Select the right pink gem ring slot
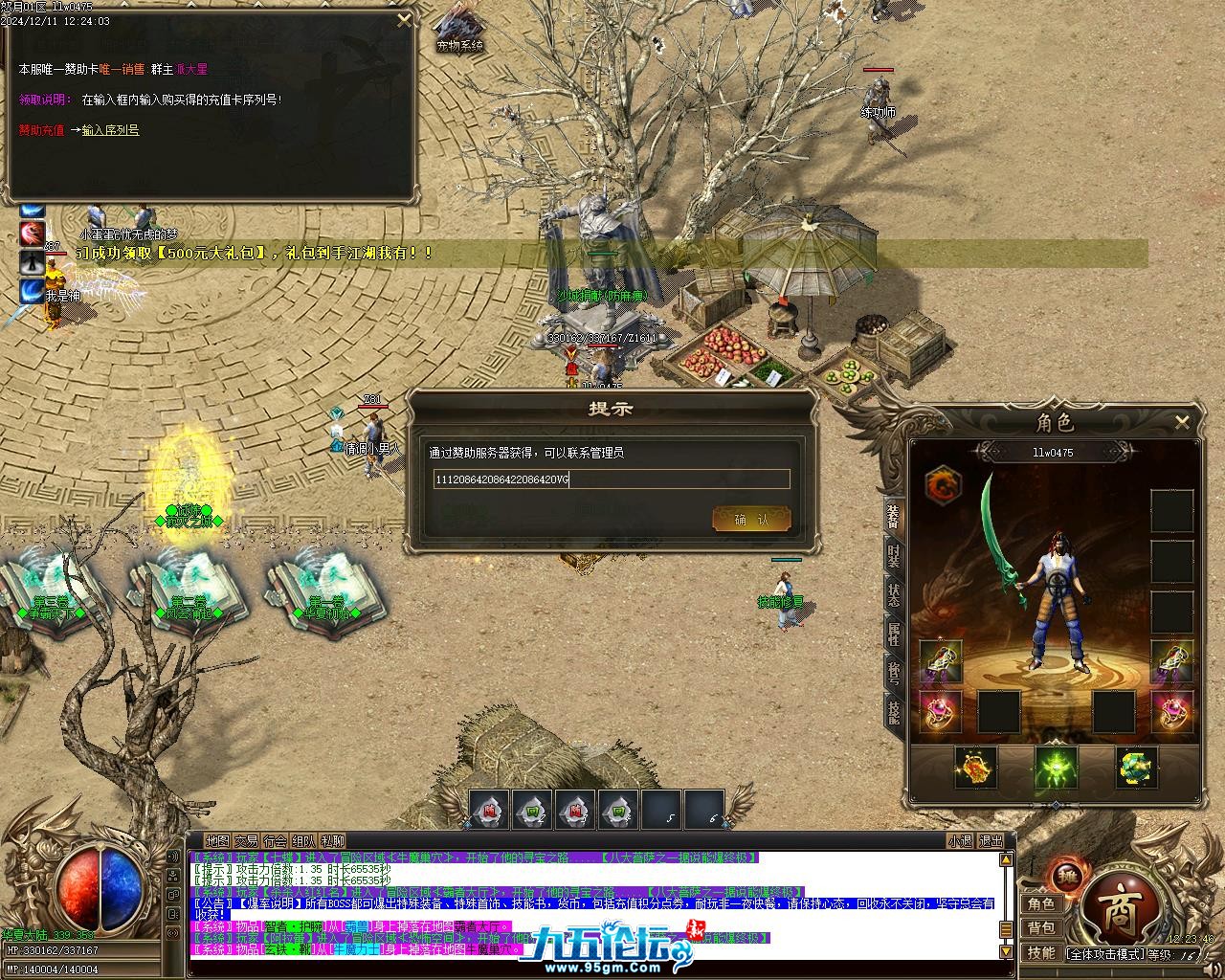This screenshot has height=980, width=1225. [x=1172, y=711]
